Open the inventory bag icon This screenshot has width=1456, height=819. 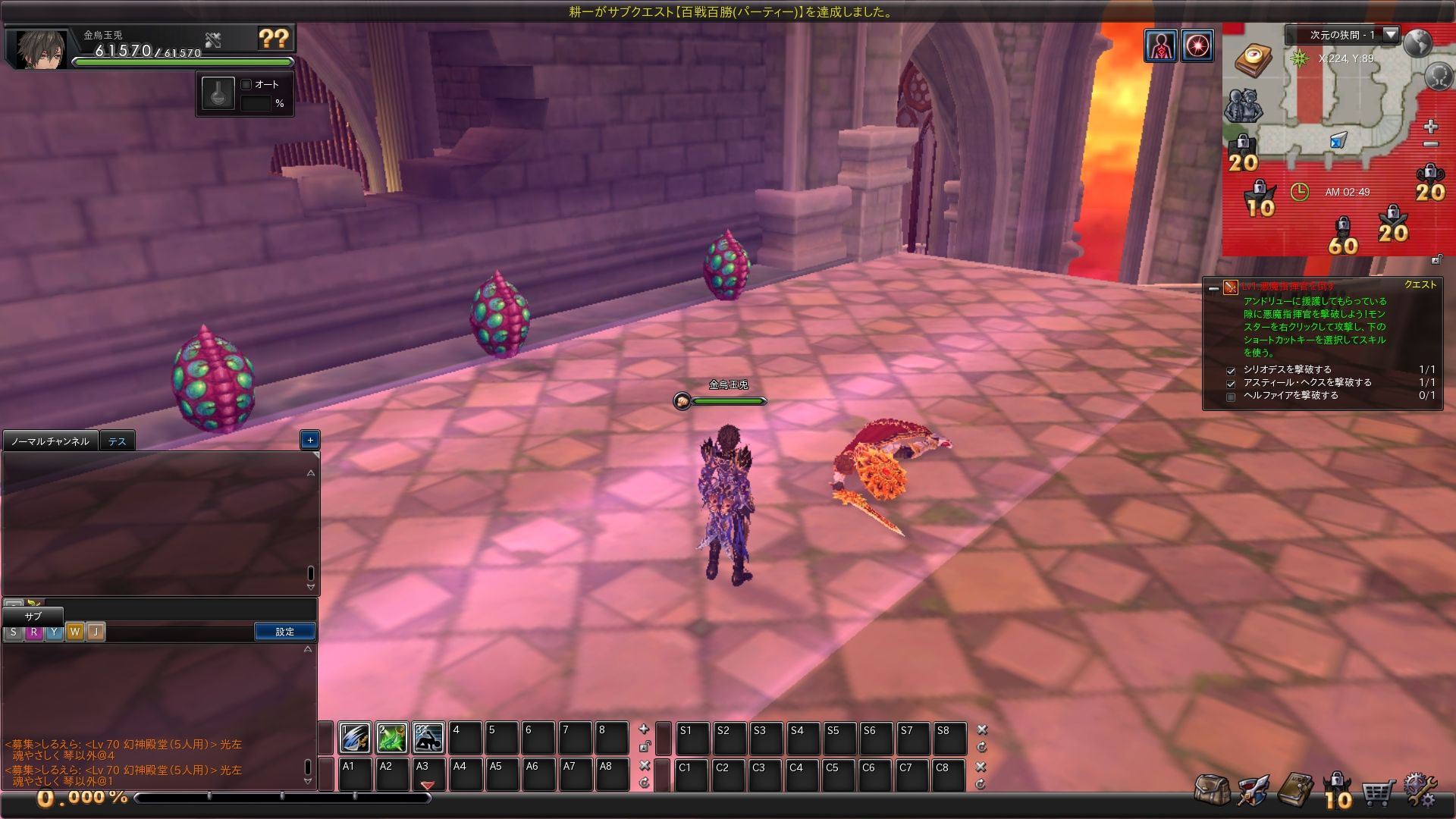1211,789
